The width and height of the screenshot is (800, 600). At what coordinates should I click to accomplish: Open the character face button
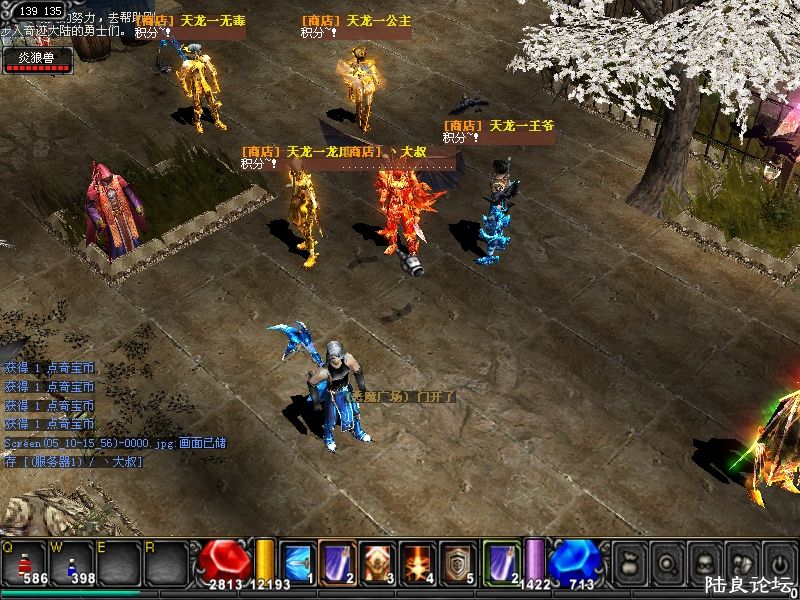pos(704,559)
